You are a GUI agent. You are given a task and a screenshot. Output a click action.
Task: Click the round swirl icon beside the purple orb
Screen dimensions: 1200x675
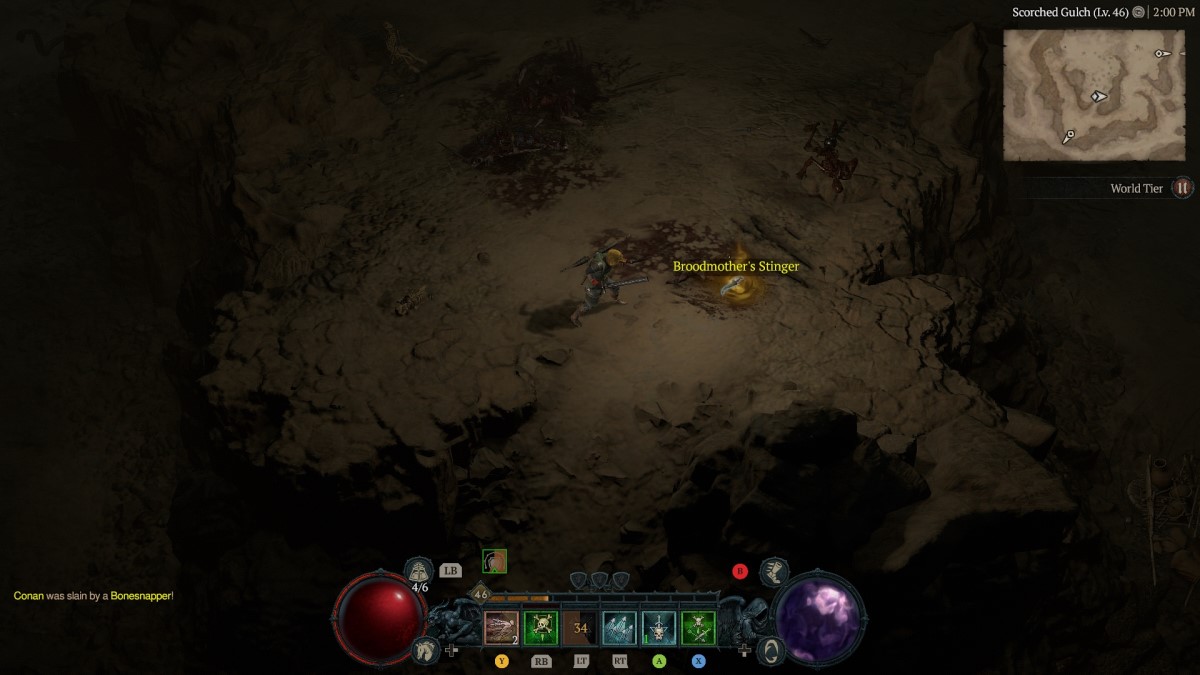click(x=771, y=650)
